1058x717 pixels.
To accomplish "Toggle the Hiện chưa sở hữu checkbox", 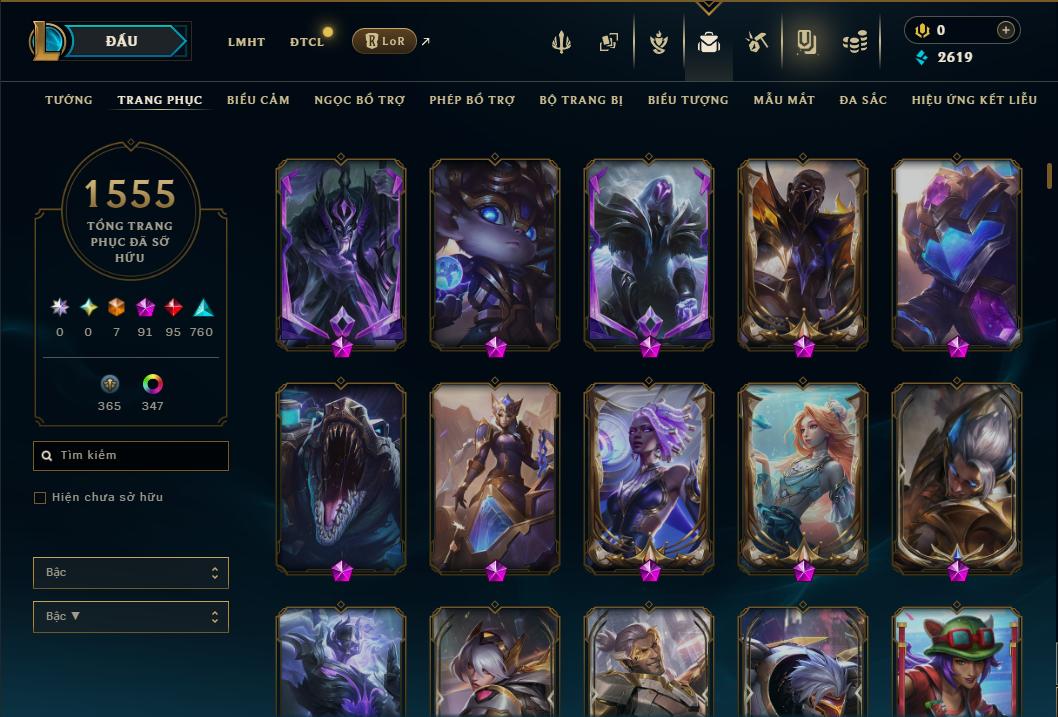I will tap(40, 498).
